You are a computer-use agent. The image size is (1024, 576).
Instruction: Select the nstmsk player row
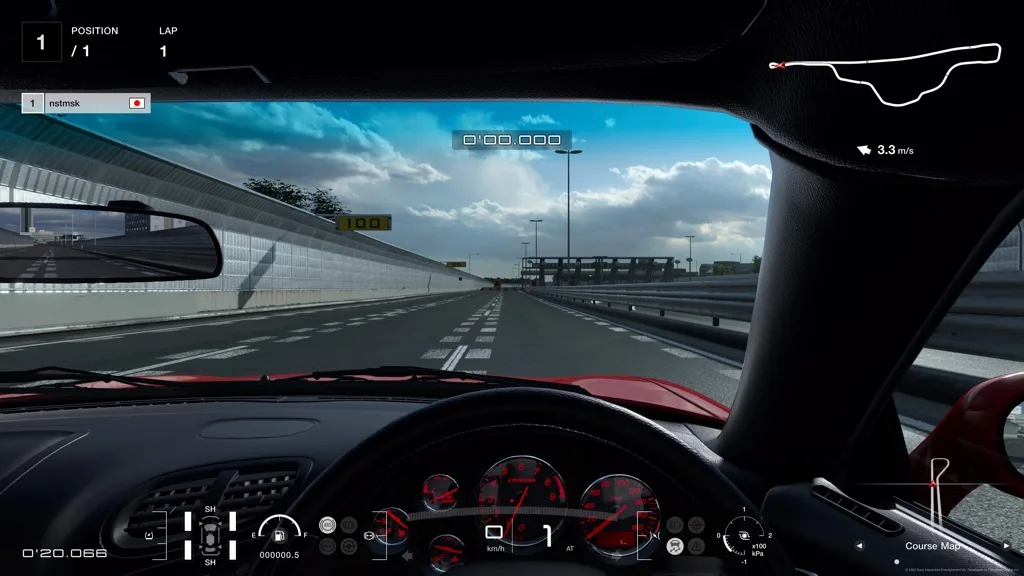pyautogui.click(x=86, y=103)
